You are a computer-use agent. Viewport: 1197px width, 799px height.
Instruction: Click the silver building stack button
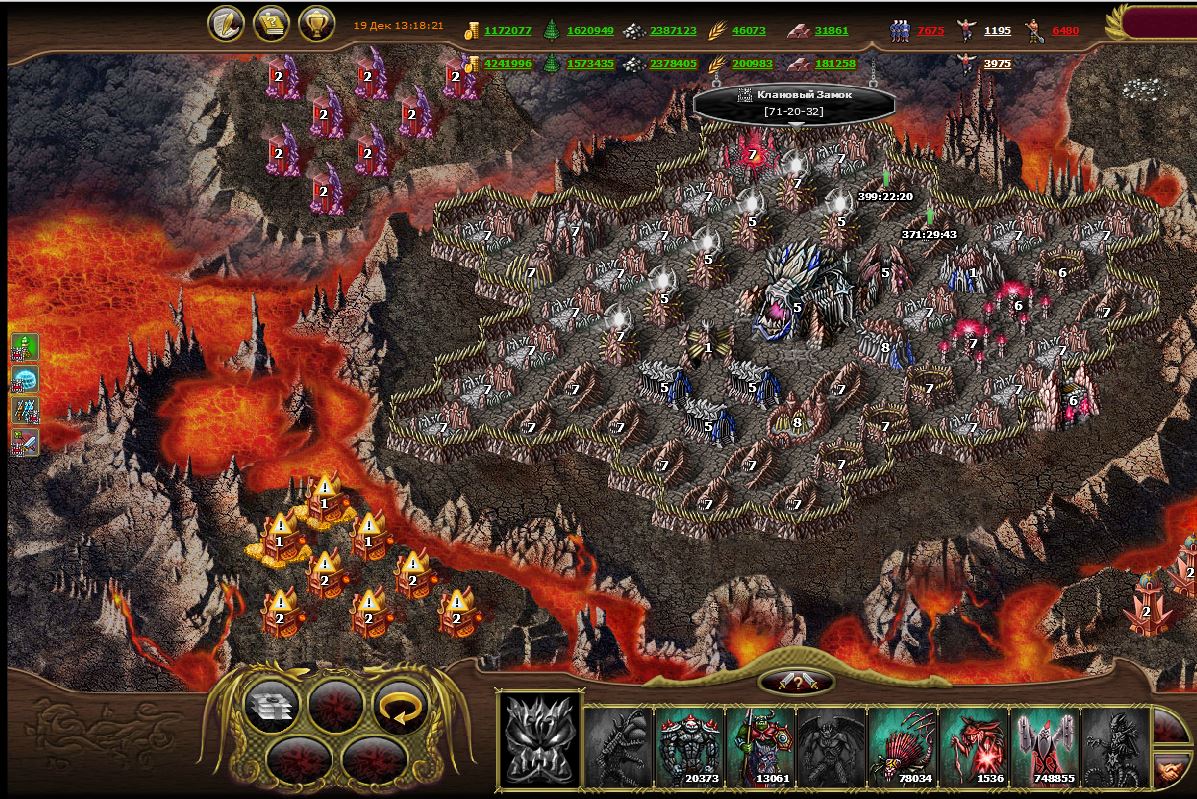click(x=272, y=708)
